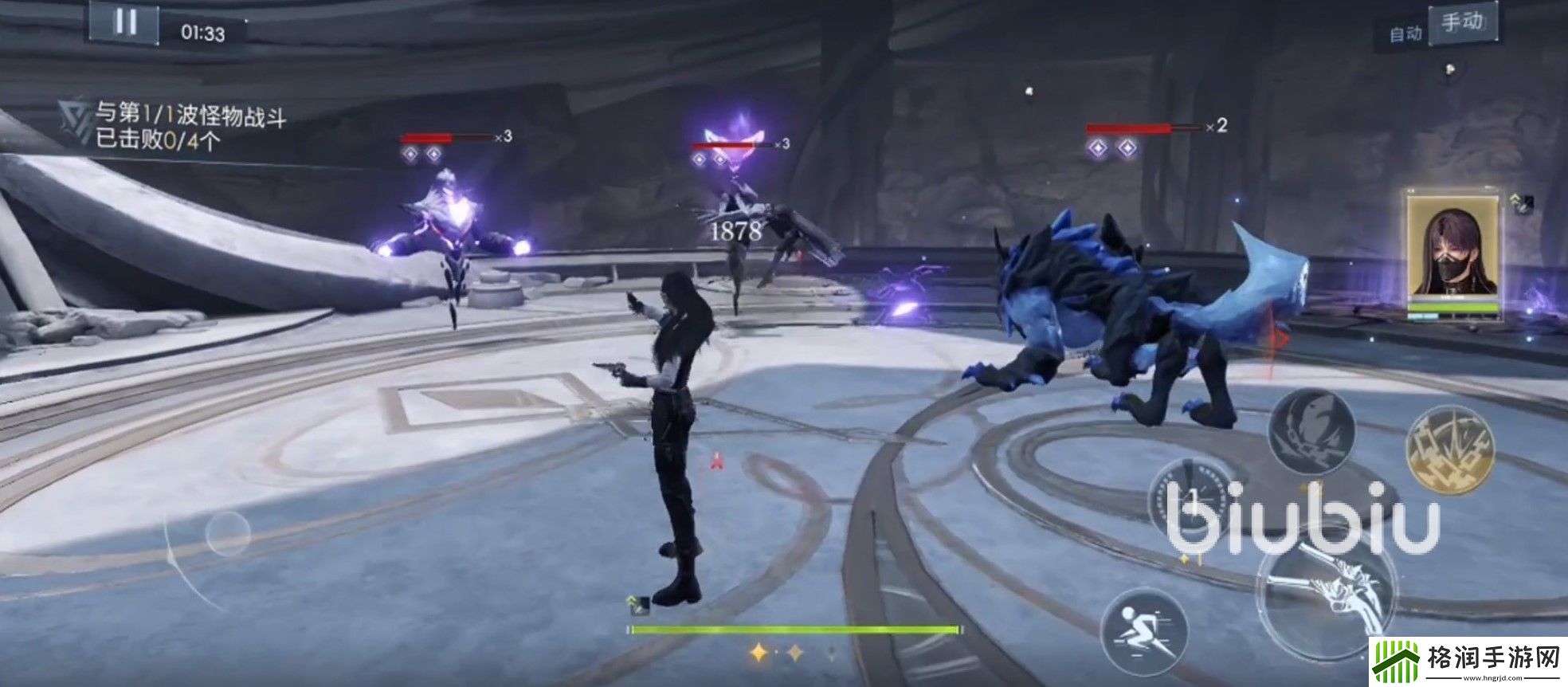Tap the virtual movement joystick
This screenshot has width=1568, height=687.
[x=227, y=533]
